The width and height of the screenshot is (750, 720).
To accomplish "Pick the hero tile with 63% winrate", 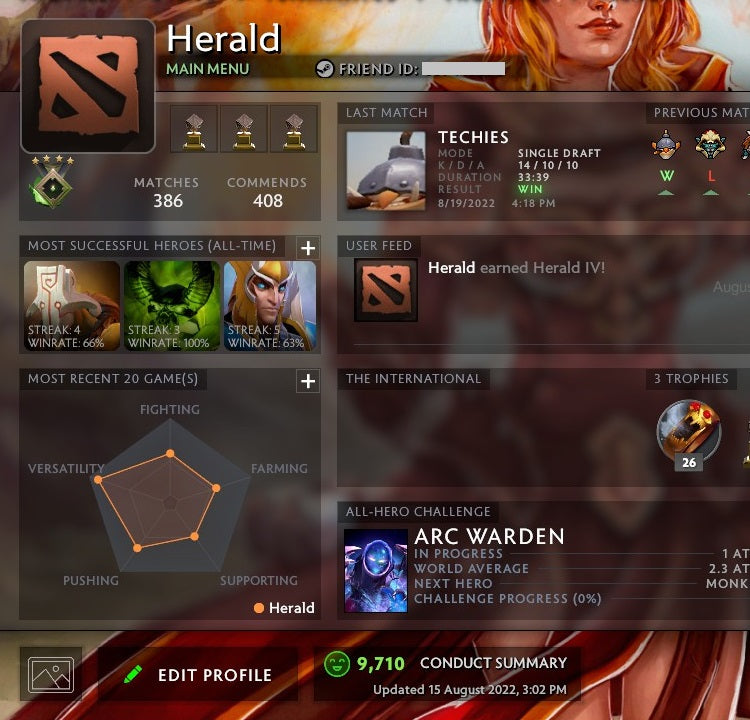I will pos(270,306).
